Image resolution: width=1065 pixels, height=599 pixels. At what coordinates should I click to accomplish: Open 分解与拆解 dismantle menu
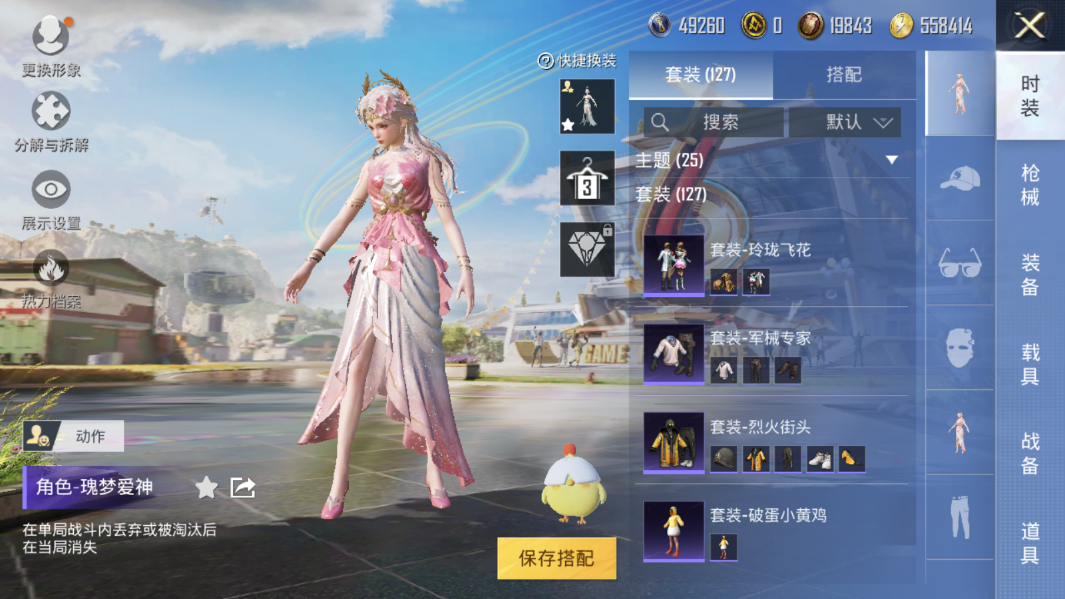coord(51,123)
